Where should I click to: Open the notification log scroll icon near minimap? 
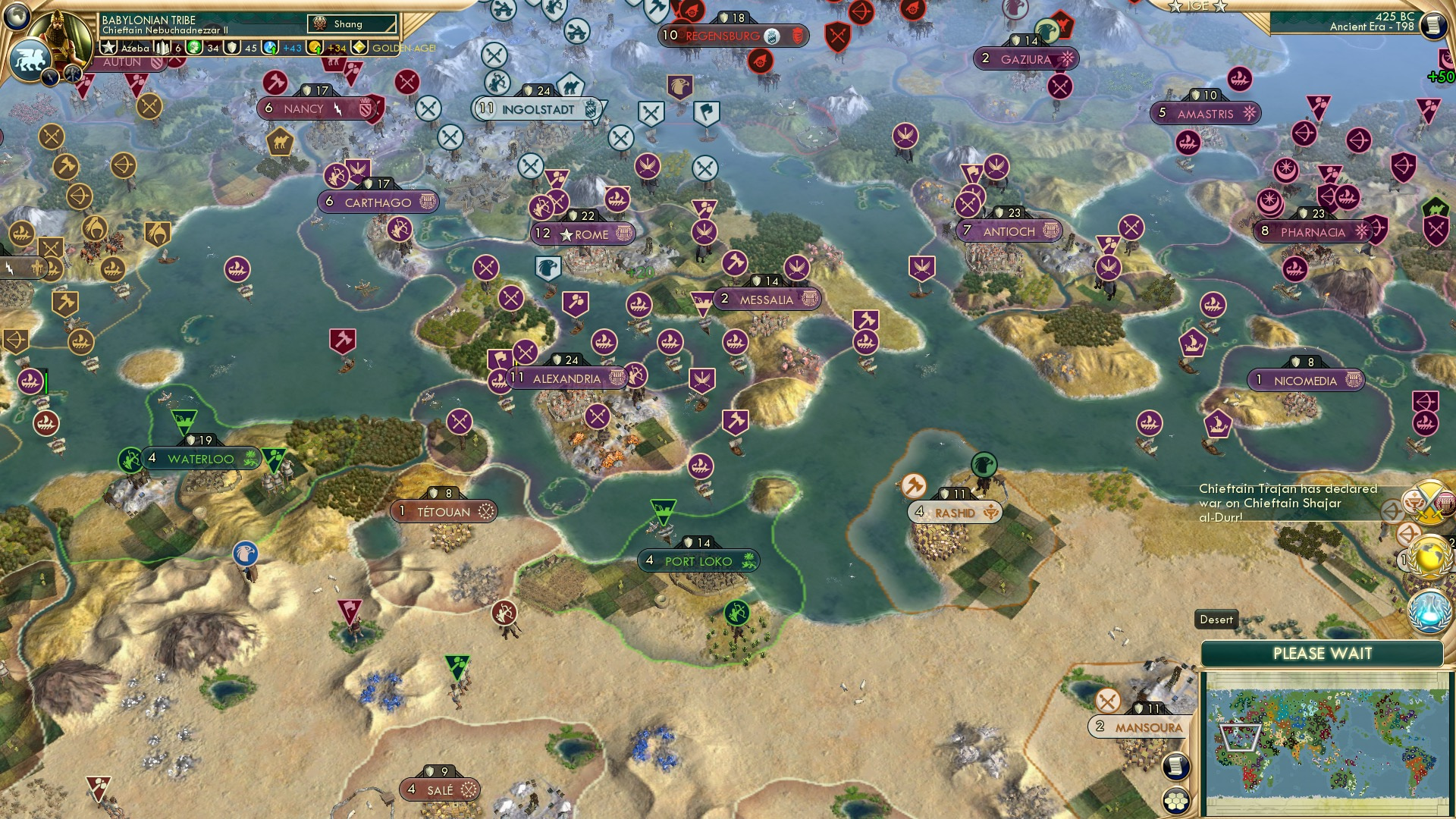(1176, 767)
